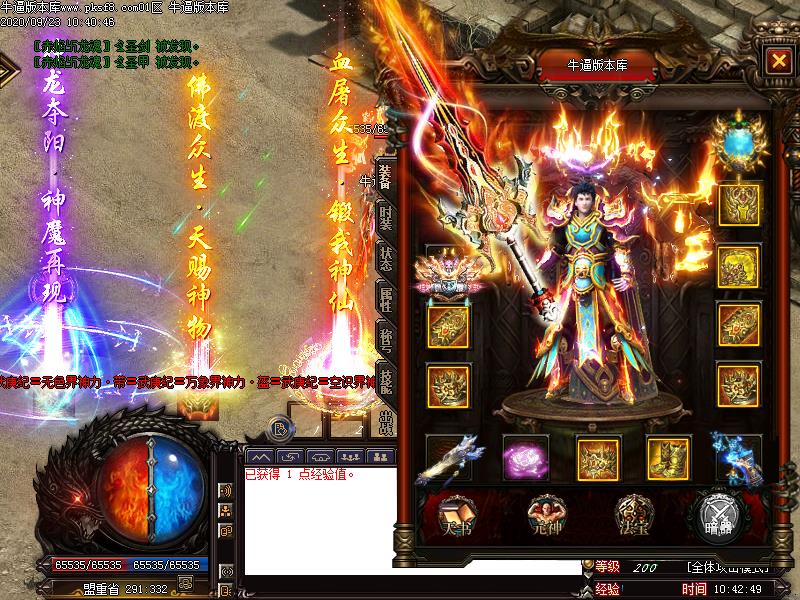Open the 法宝 treasure button

tap(632, 512)
